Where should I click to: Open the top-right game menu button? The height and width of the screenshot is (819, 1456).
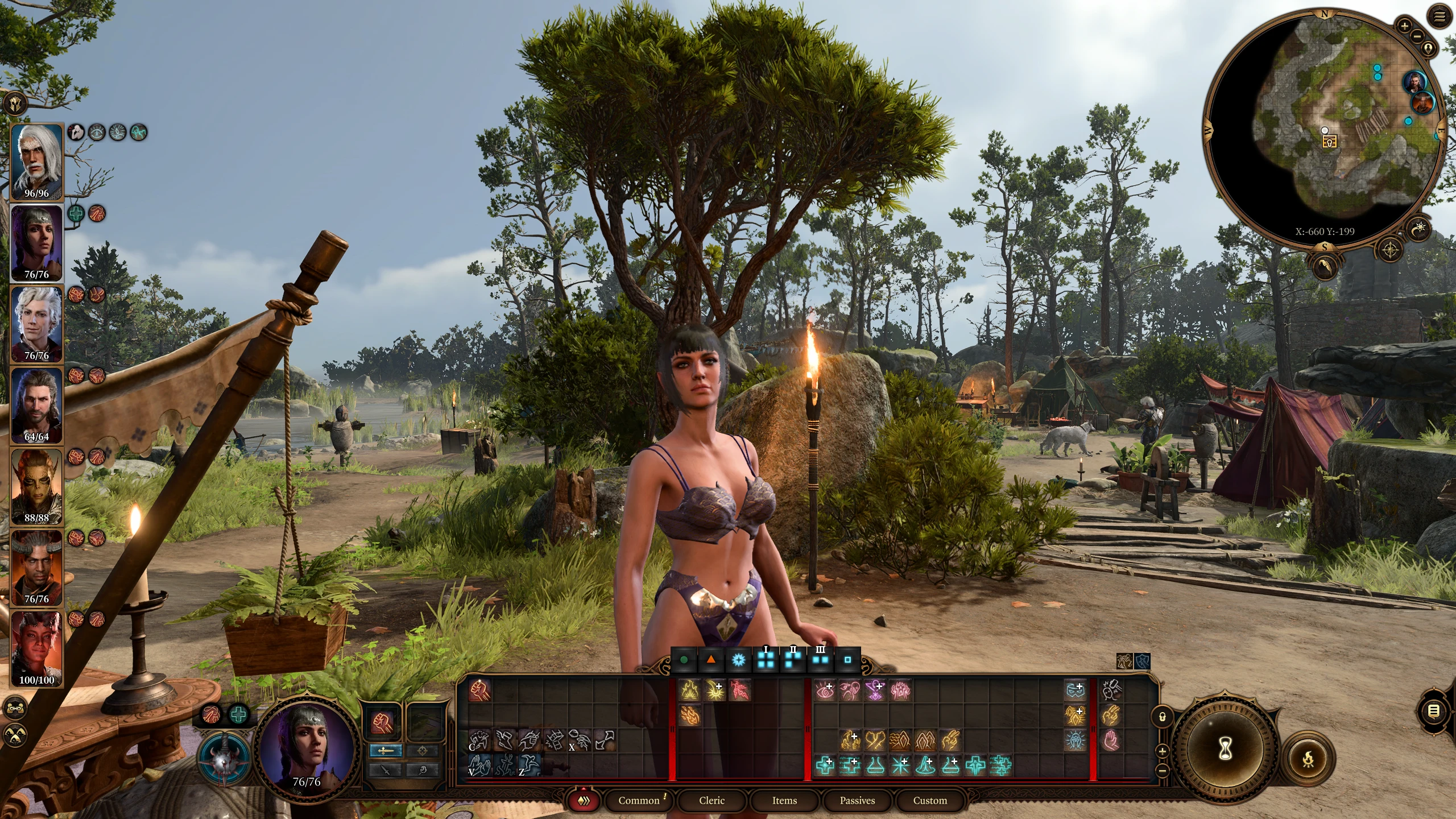pyautogui.click(x=1440, y=17)
